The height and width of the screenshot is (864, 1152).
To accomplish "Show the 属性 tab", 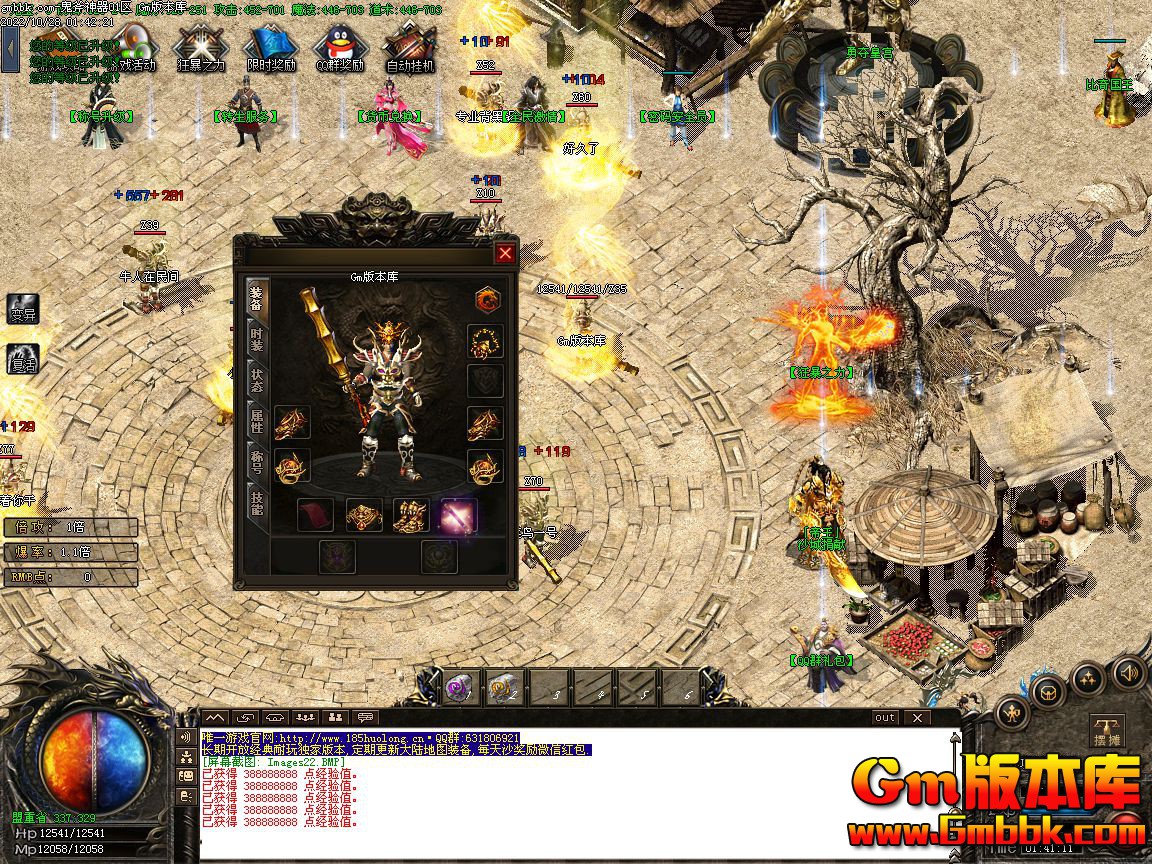I will (x=257, y=422).
